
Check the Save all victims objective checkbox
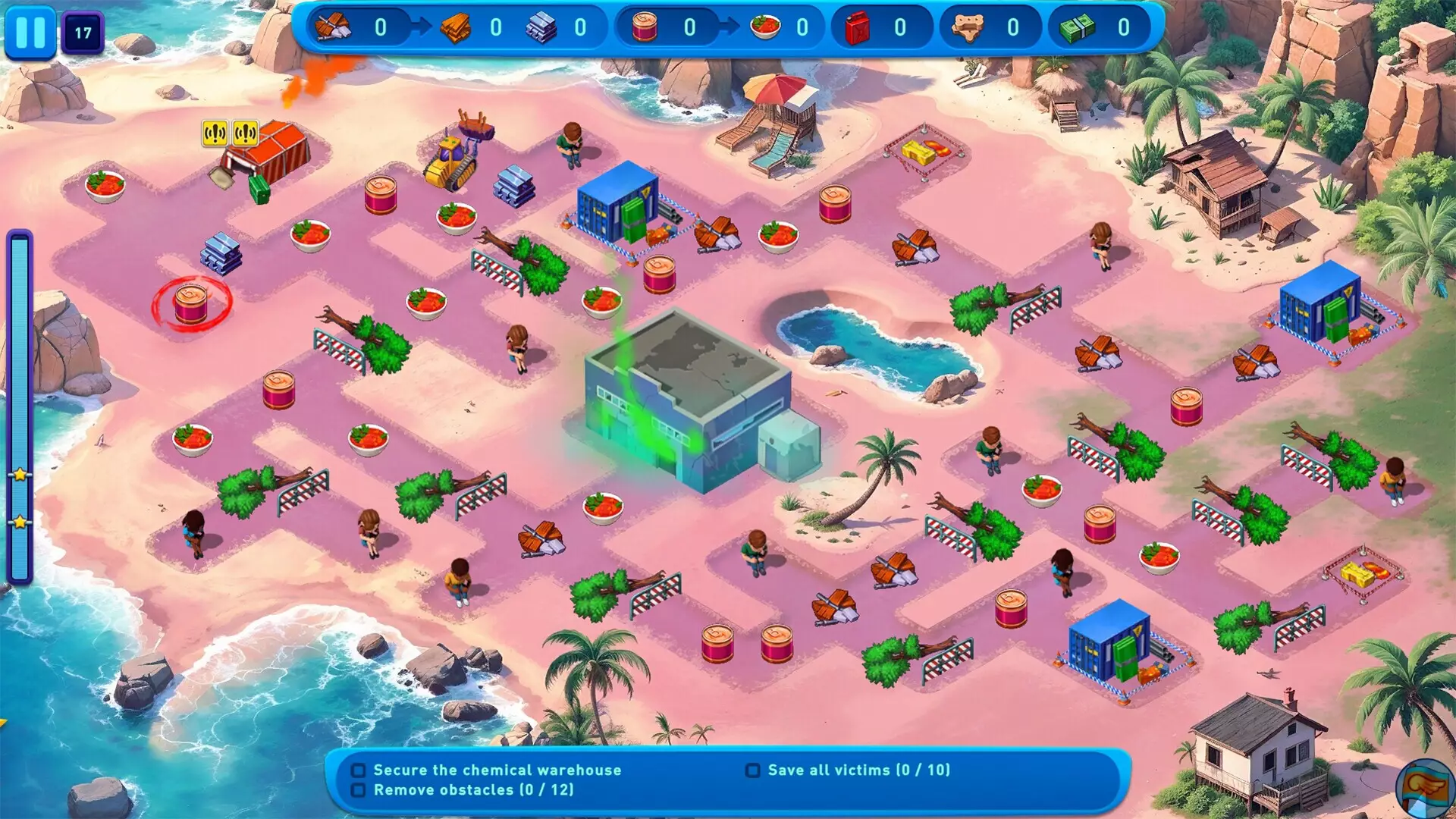pos(755,770)
